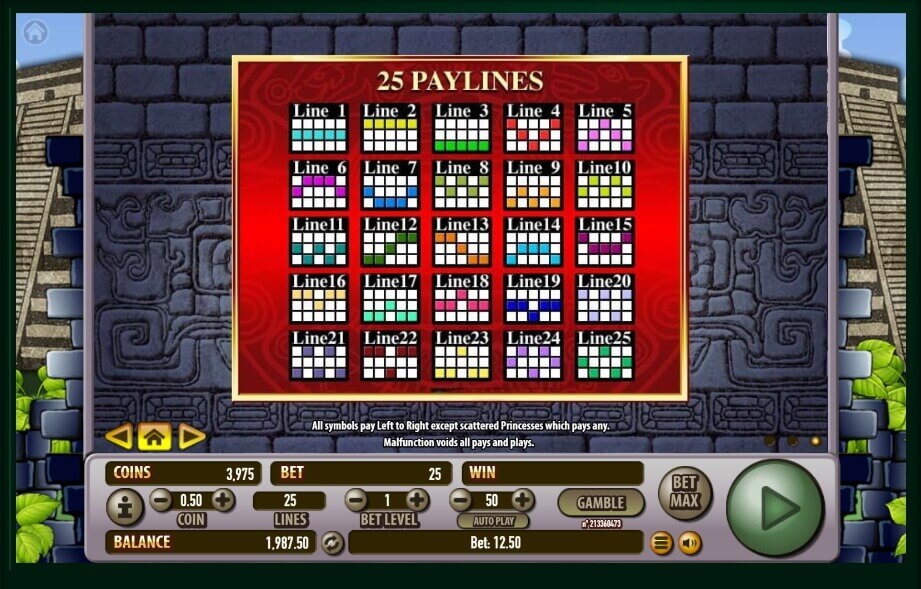This screenshot has width=921, height=589.
Task: Decrease the coin value
Action: tap(161, 500)
